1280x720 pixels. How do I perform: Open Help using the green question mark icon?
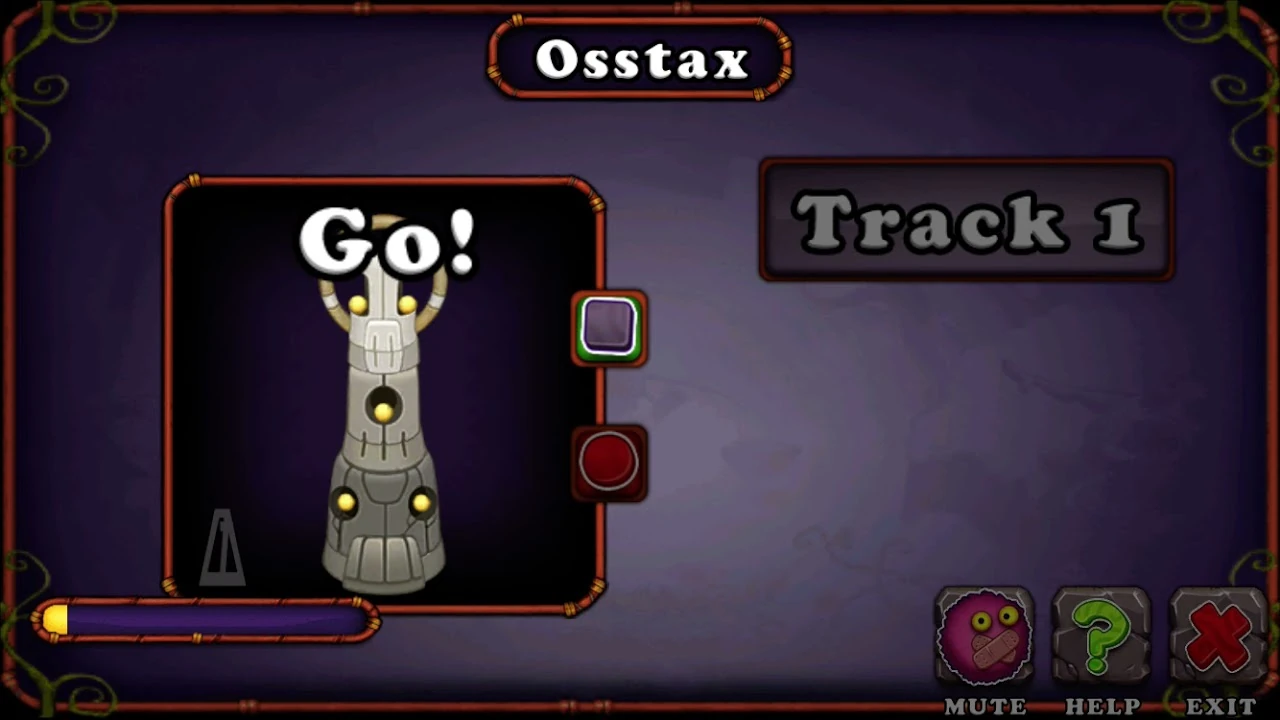click(1101, 635)
